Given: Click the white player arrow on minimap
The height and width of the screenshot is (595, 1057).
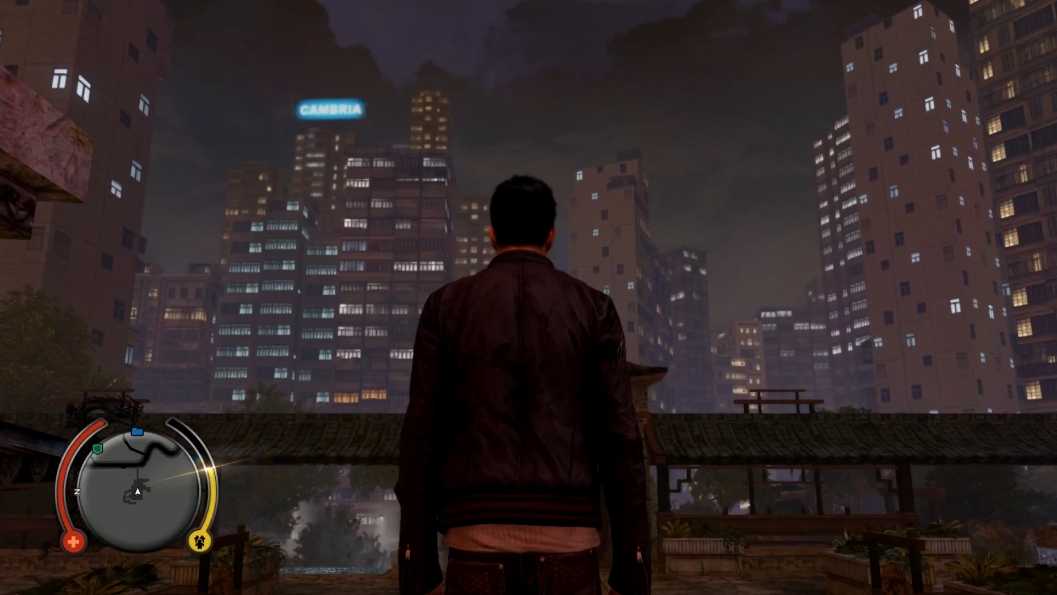Looking at the screenshot, I should tap(137, 493).
